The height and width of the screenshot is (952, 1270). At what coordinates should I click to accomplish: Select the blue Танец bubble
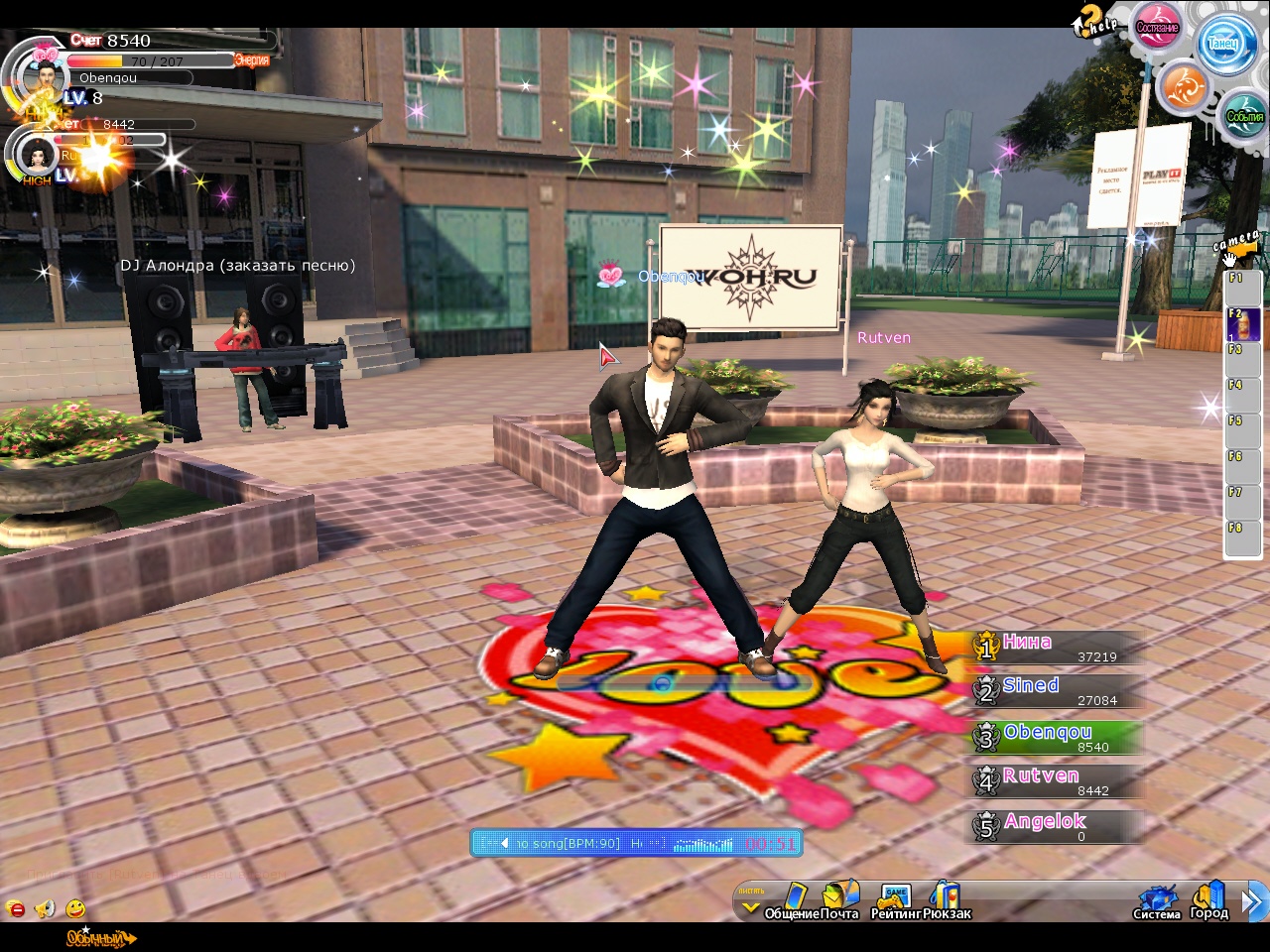point(1223,43)
